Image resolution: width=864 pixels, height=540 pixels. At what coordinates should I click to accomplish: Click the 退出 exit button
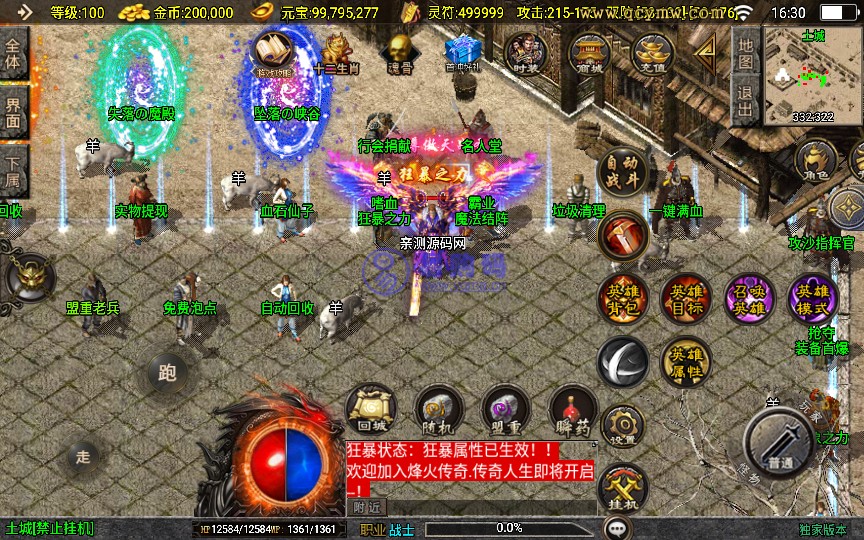[744, 102]
